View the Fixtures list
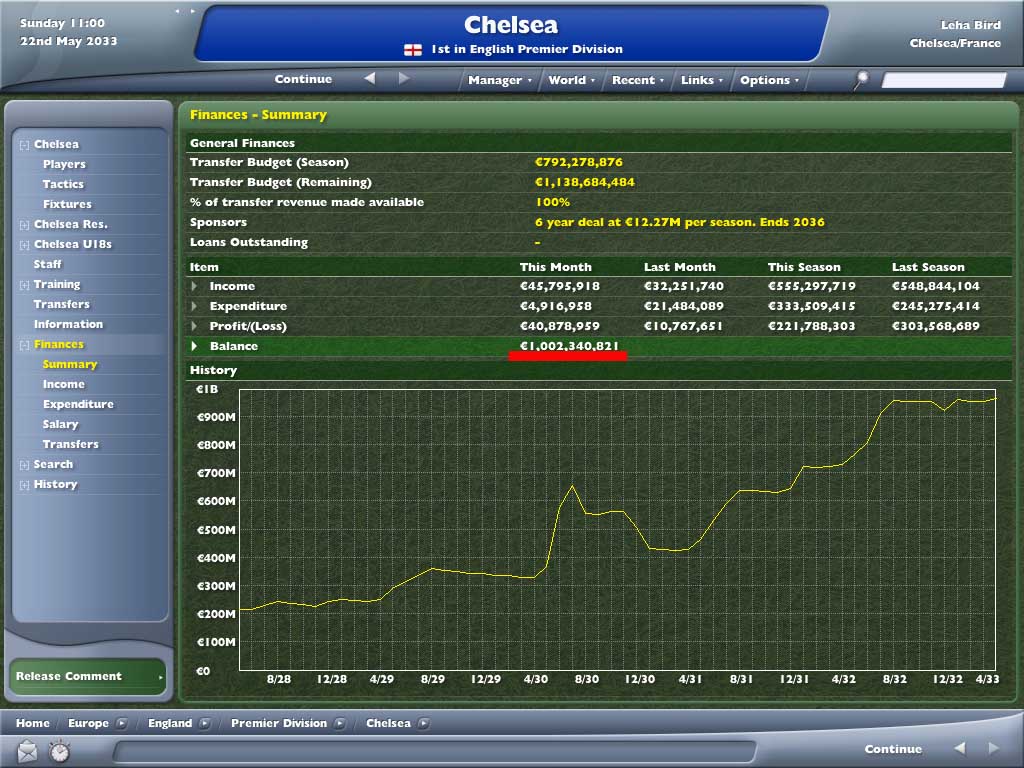The height and width of the screenshot is (768, 1024). coord(67,204)
